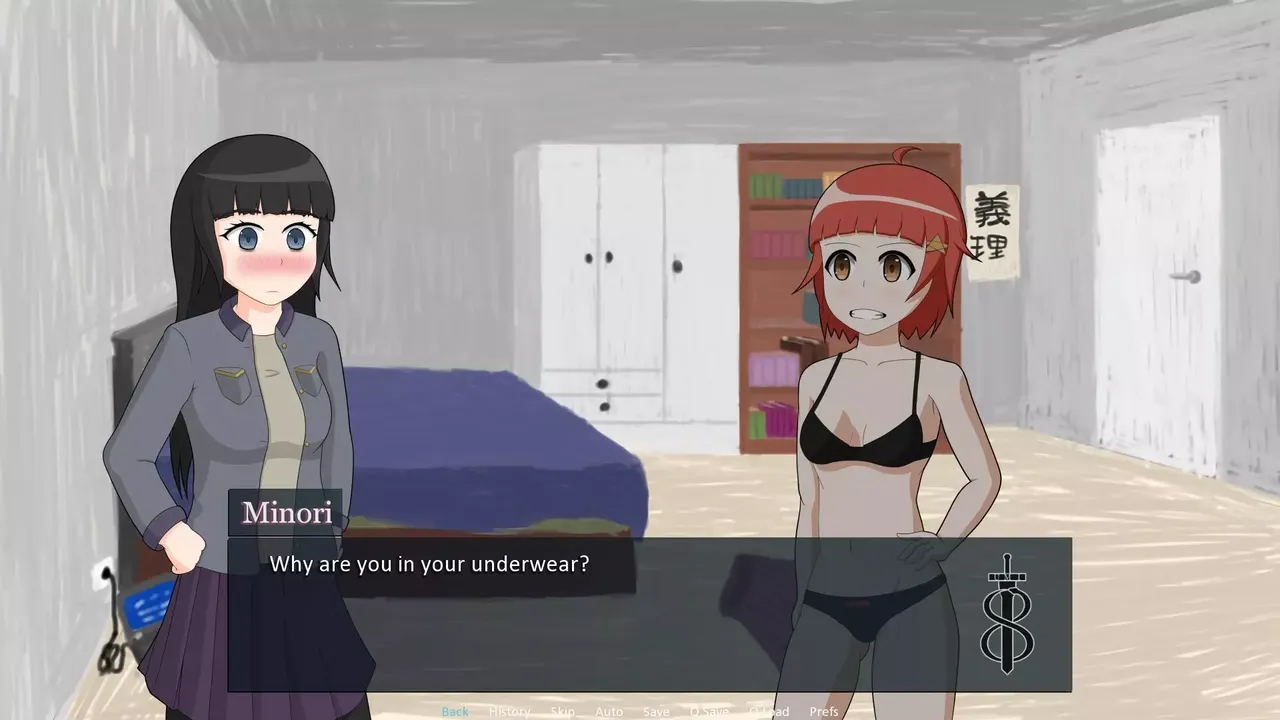This screenshot has width=1280, height=720.
Task: Activate Skip in the quick menu
Action: click(562, 711)
